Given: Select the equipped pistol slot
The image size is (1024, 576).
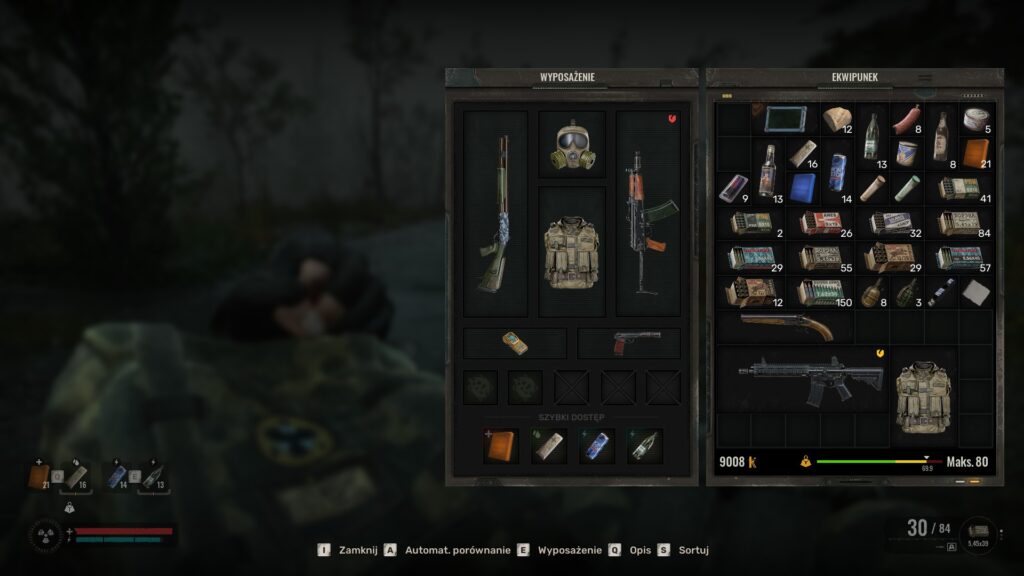Looking at the screenshot, I should pyautogui.click(x=629, y=342).
